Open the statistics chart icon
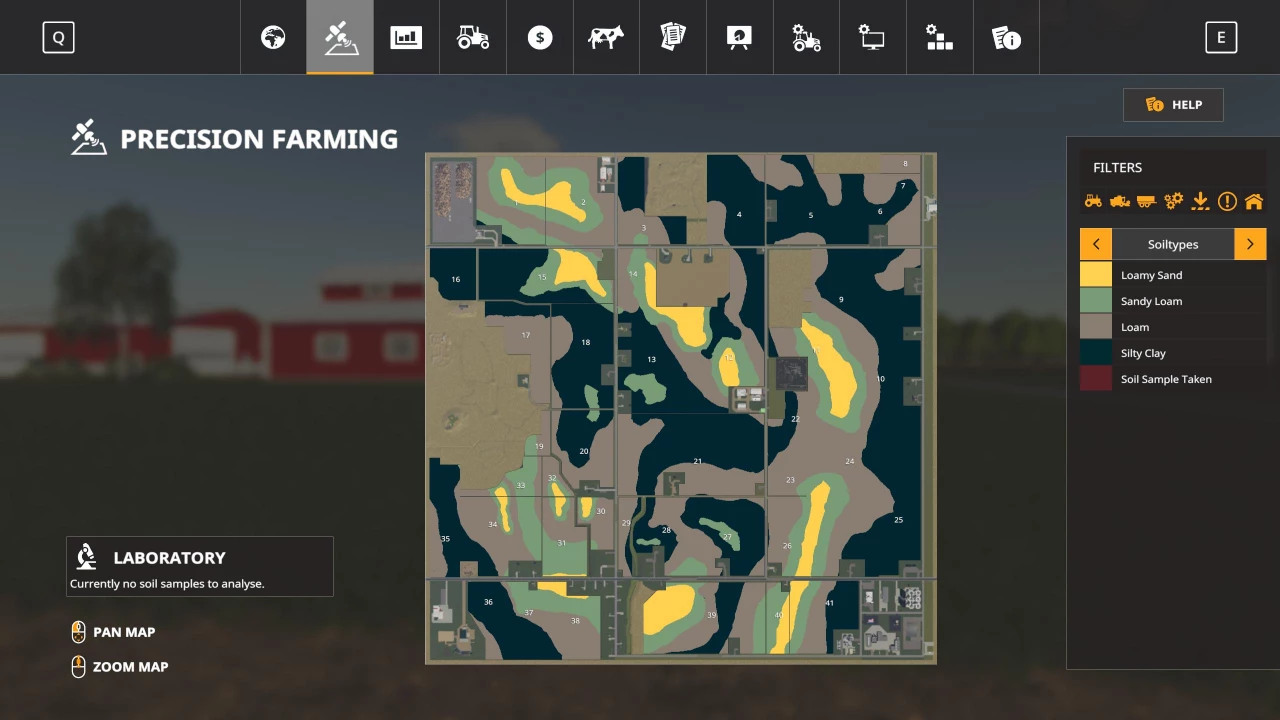 tap(406, 37)
